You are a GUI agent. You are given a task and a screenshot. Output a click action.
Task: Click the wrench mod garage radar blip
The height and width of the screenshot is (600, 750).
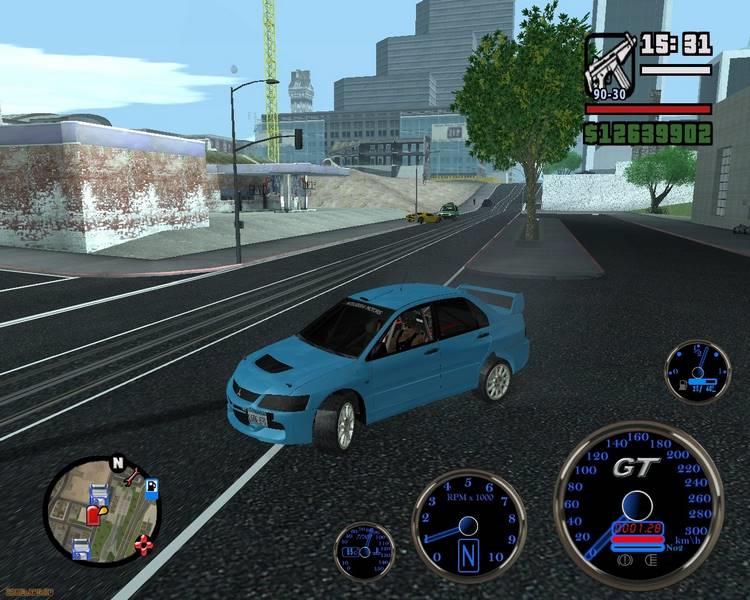132,479
